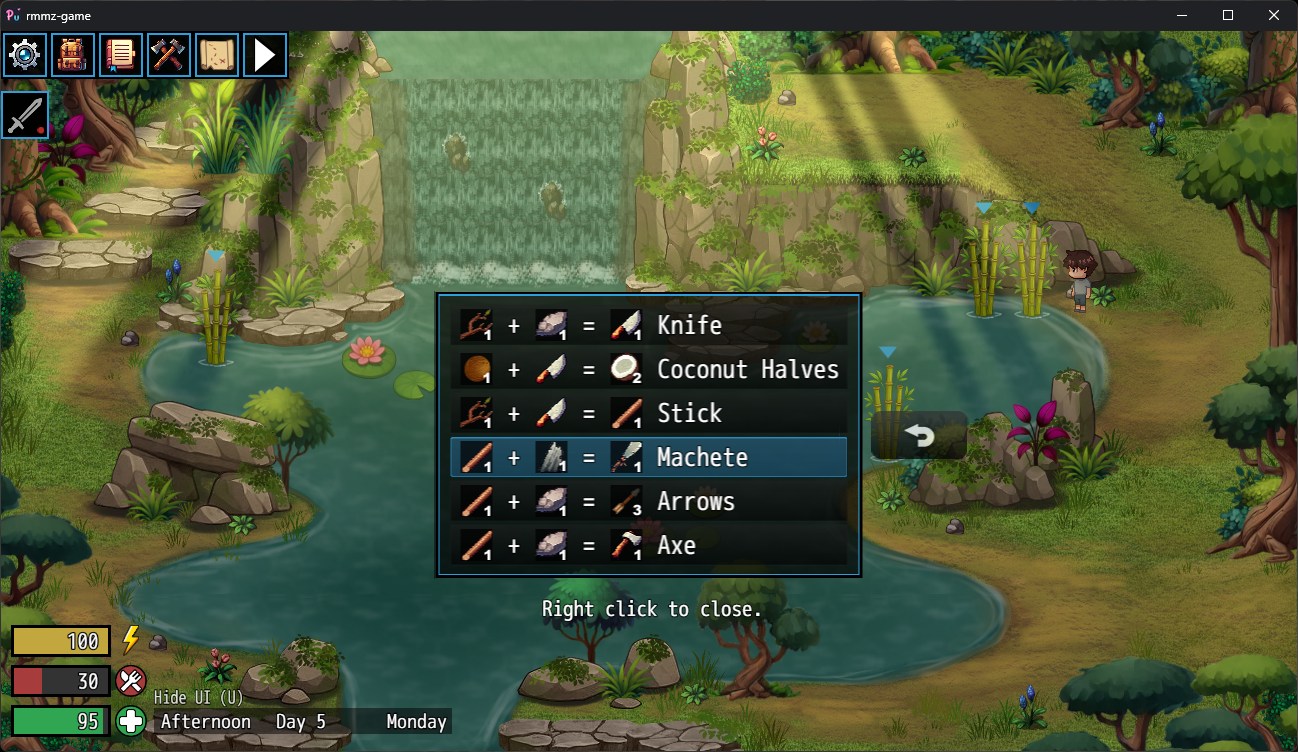Maximize the rmmz-game window
1298x752 pixels.
point(1228,15)
